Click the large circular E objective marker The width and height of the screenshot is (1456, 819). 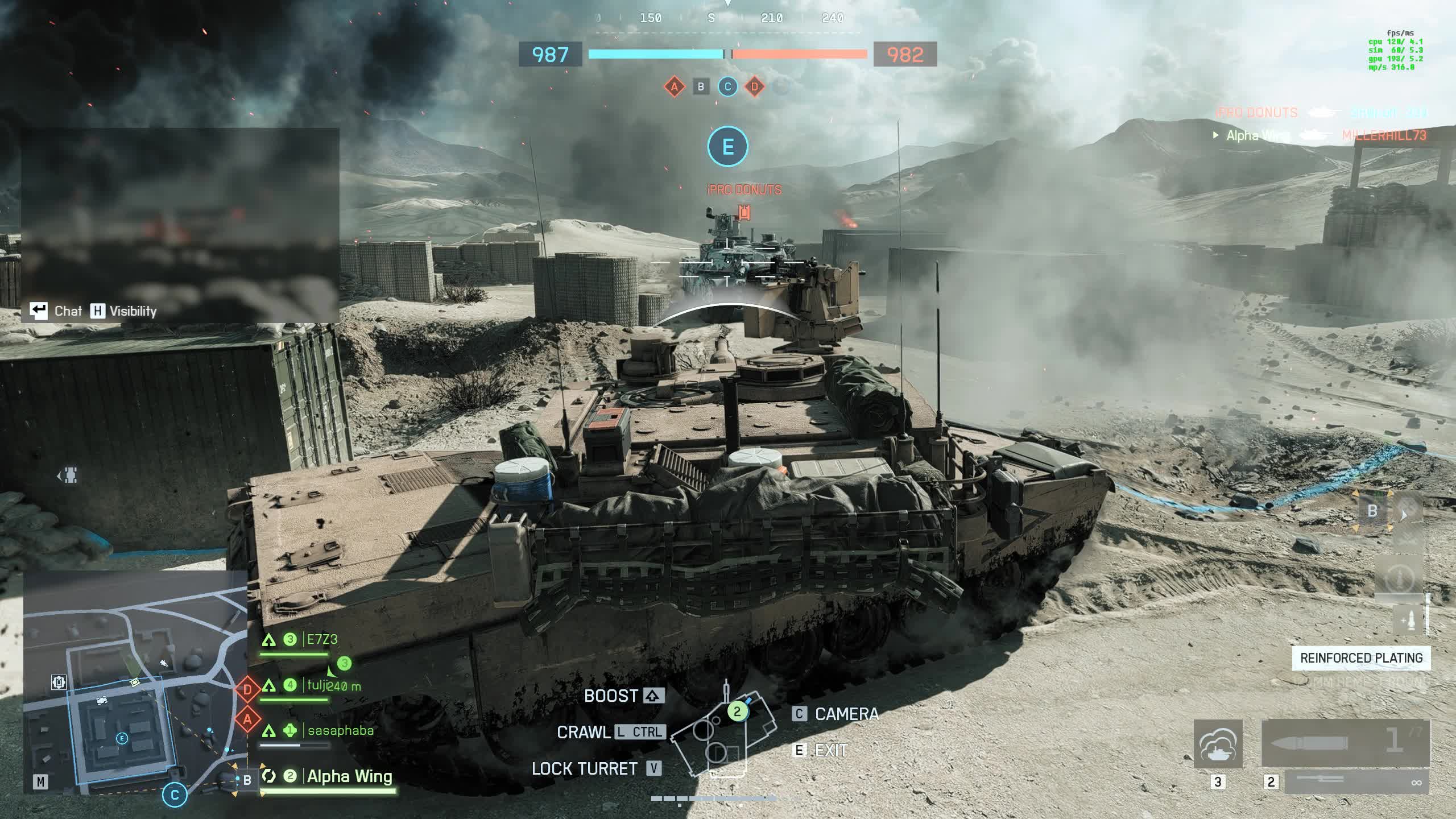tap(727, 147)
